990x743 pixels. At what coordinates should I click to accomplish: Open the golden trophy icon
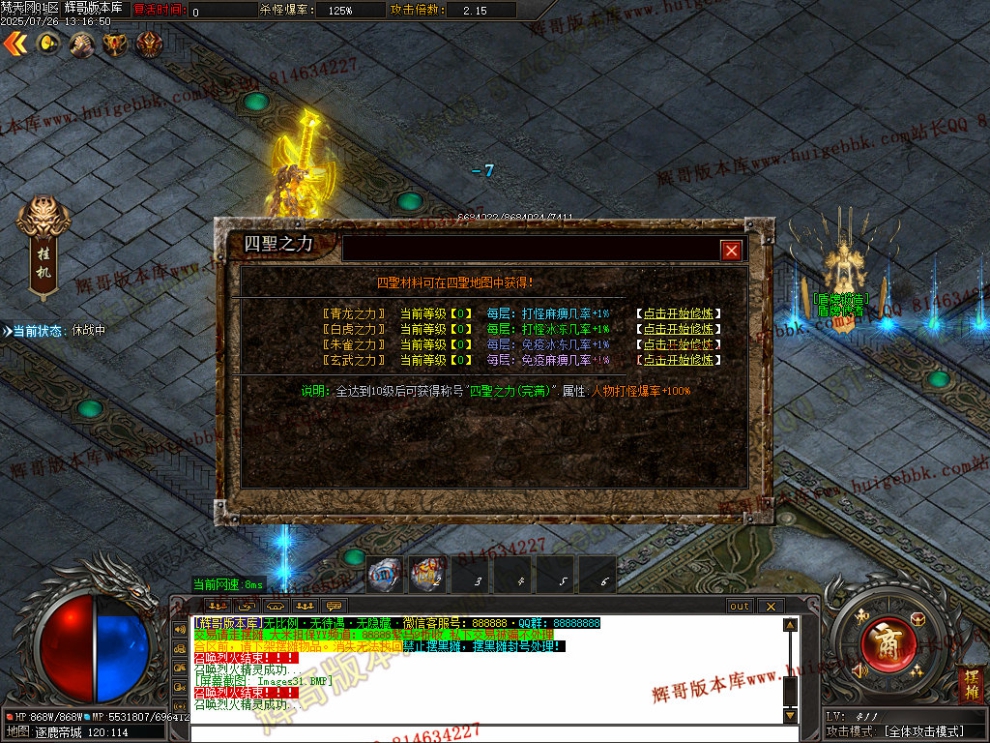(116, 44)
